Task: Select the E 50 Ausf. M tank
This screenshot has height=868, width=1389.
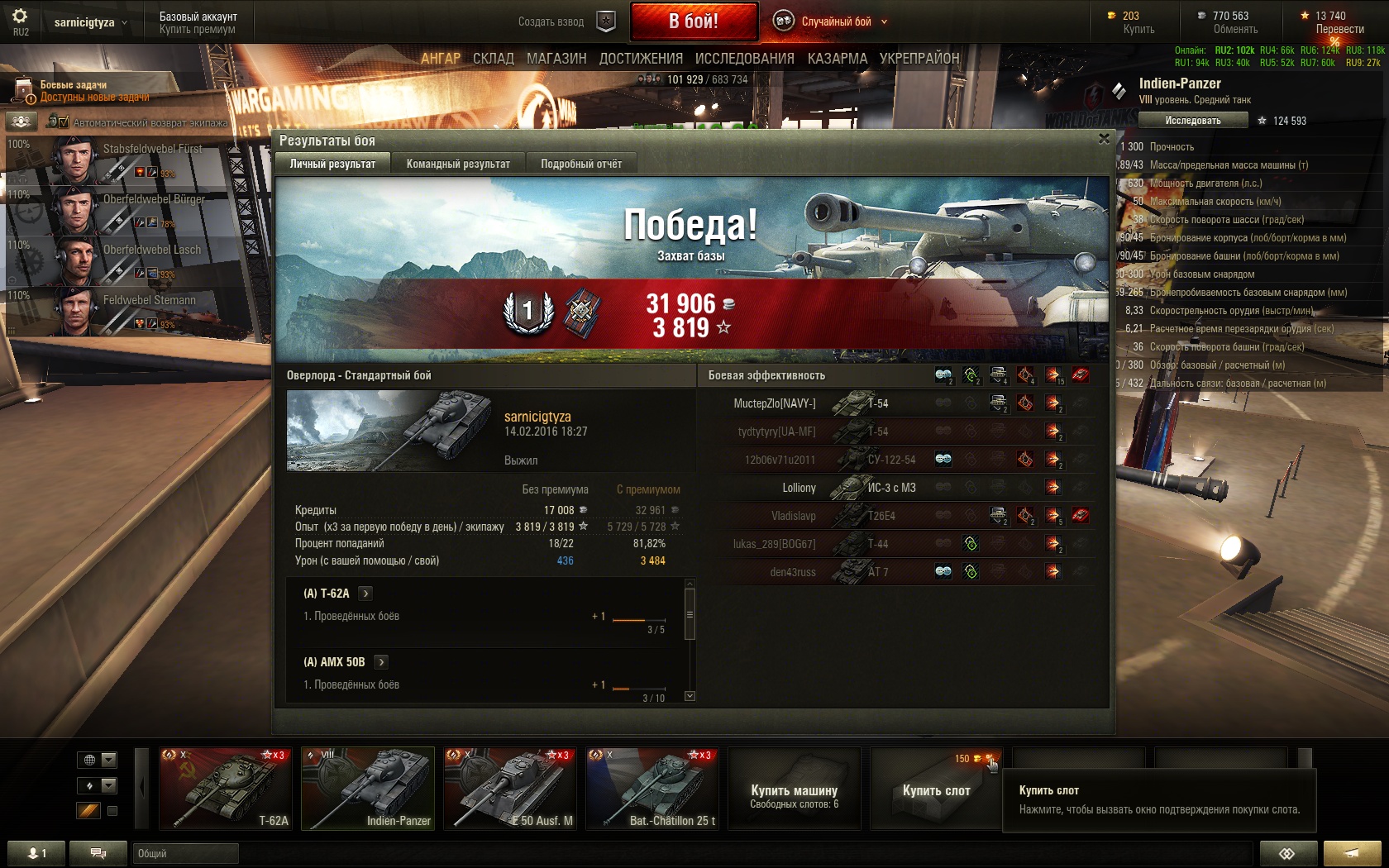Action: point(510,788)
